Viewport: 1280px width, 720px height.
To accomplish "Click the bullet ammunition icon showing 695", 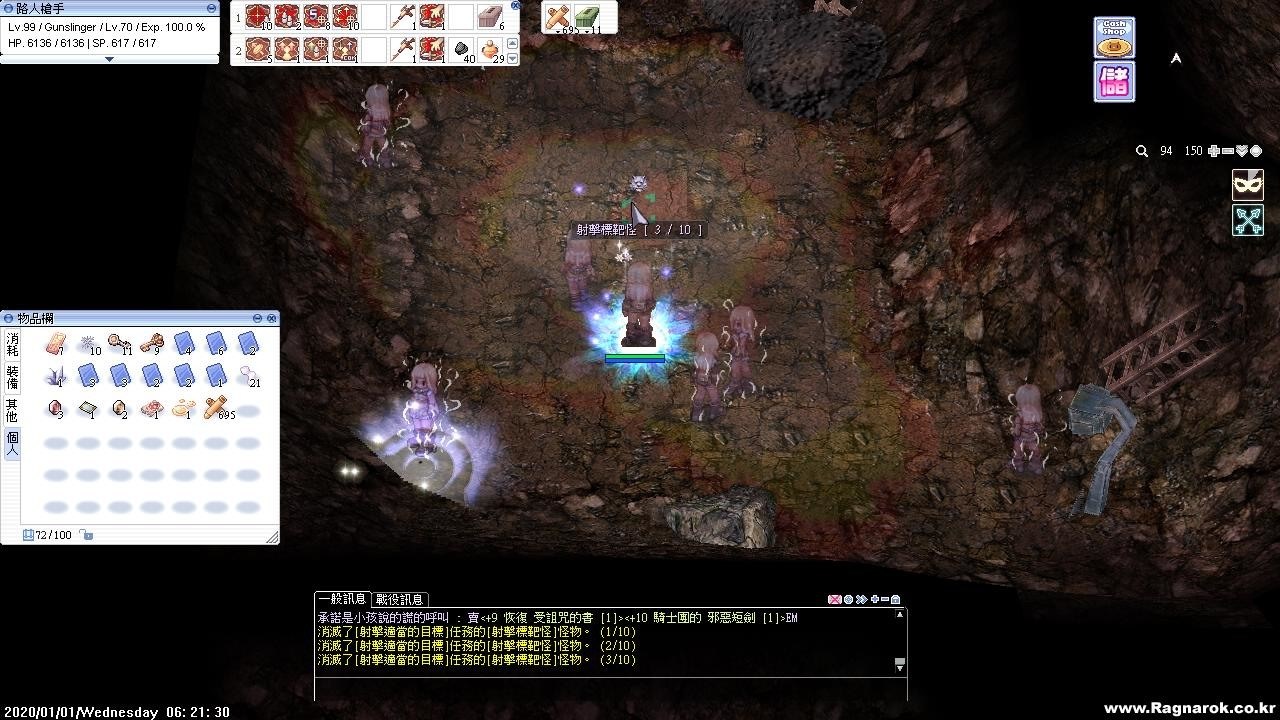I will click(x=558, y=17).
